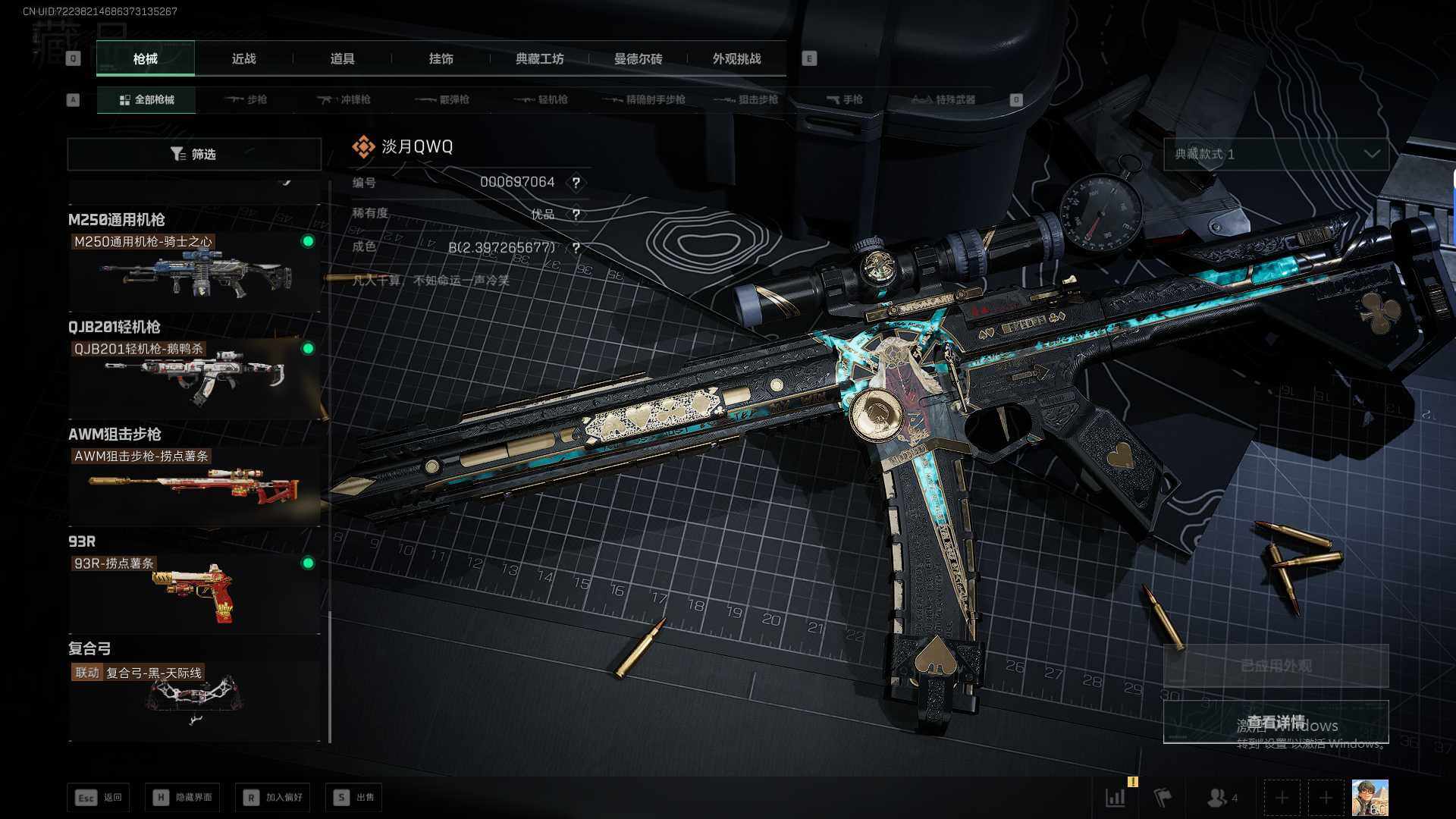Select the AWM 捞点薯条 sniper skin
This screenshot has height=819, width=1456.
point(194,485)
